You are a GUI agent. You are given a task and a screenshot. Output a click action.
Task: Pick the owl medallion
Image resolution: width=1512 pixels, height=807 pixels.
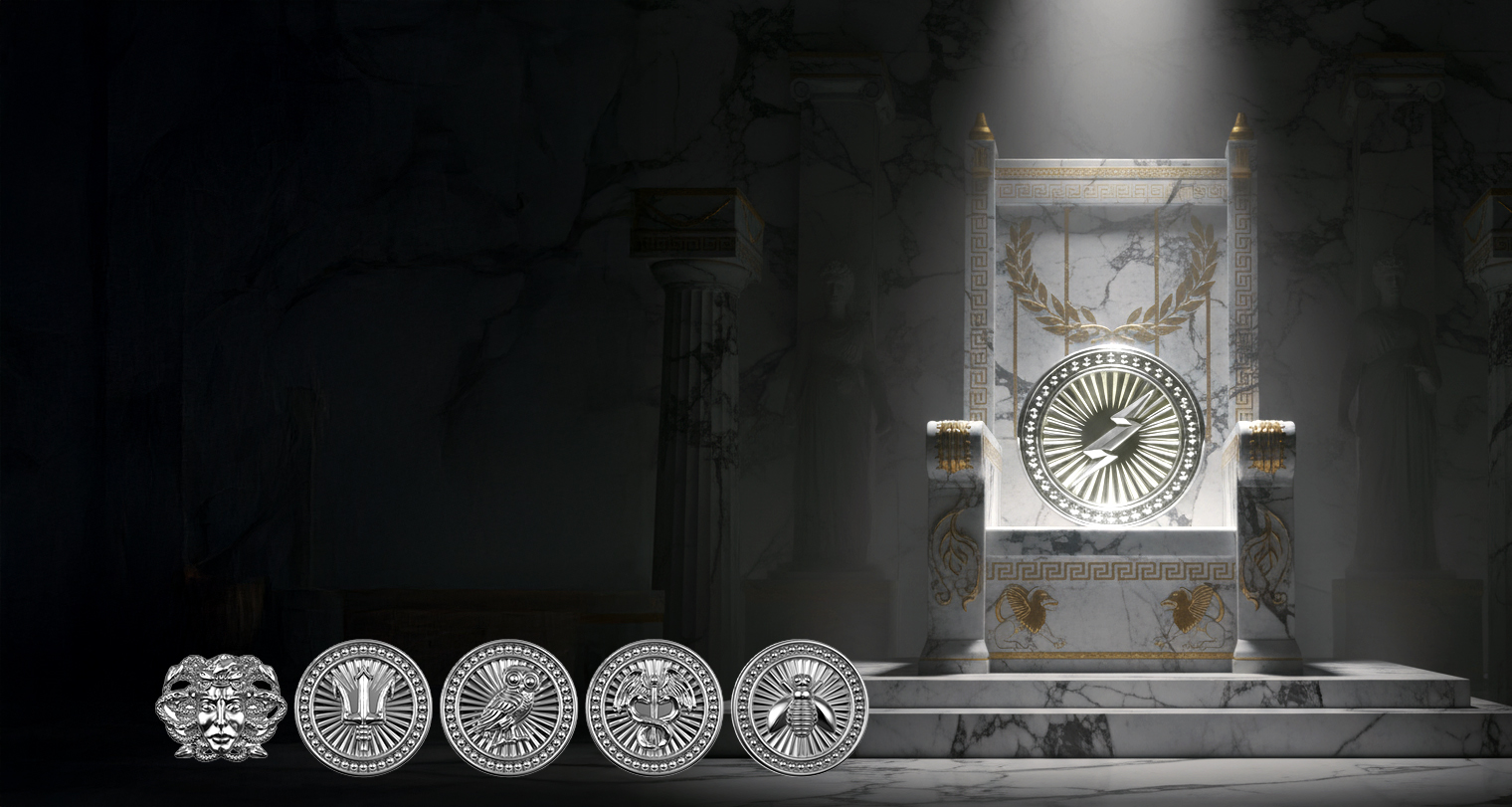[508, 707]
